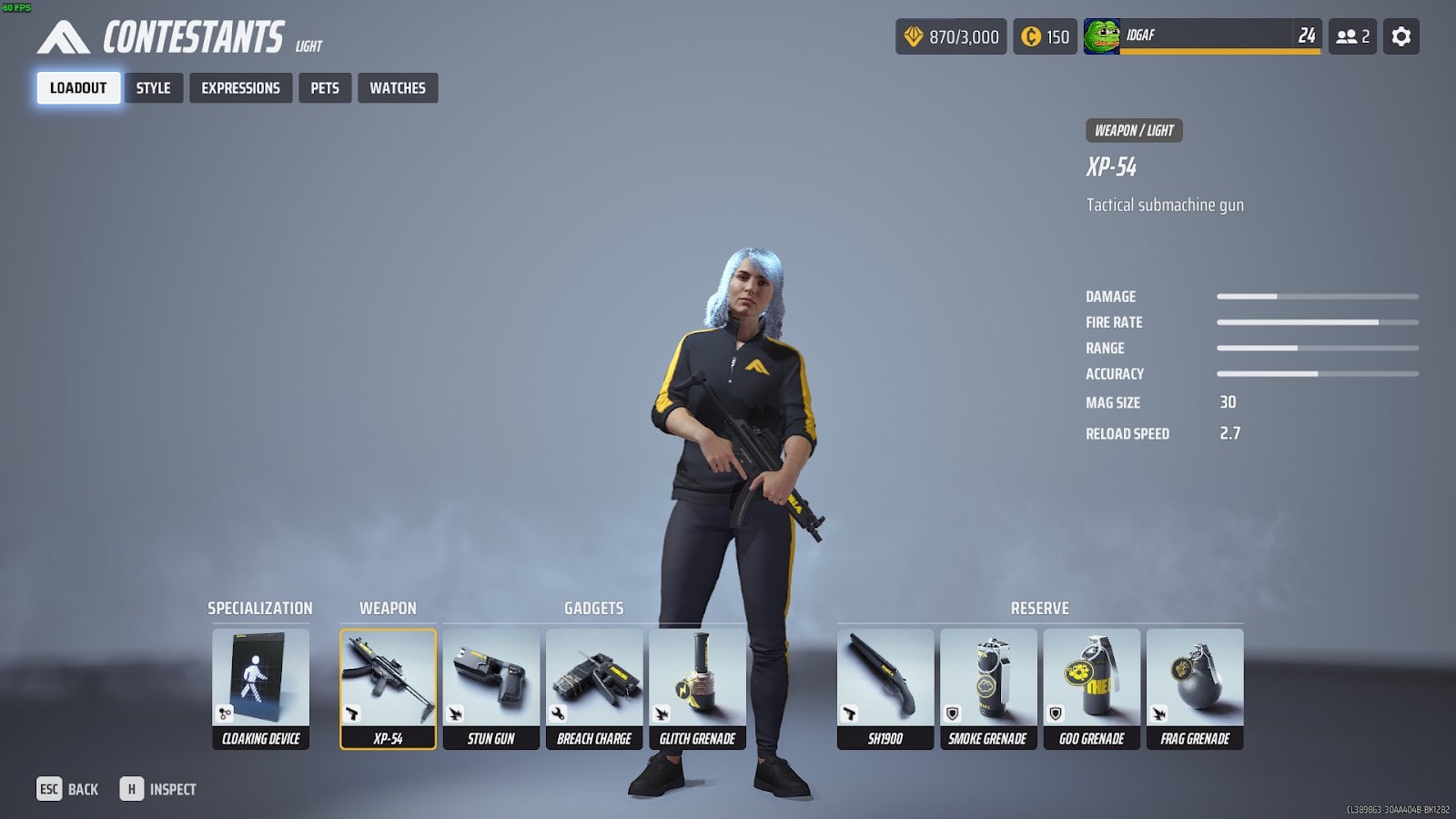
Task: Open the IDGAF player profile
Action: coord(1201,36)
